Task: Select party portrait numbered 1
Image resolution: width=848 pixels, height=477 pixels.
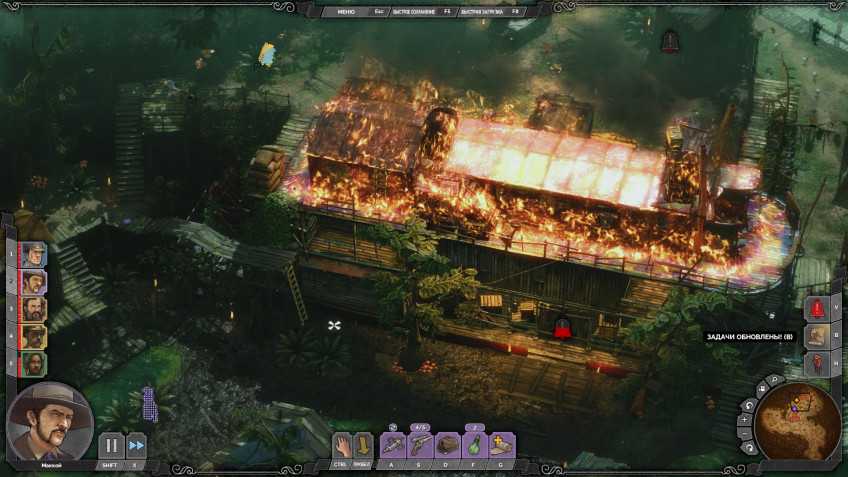Action: (x=34, y=254)
